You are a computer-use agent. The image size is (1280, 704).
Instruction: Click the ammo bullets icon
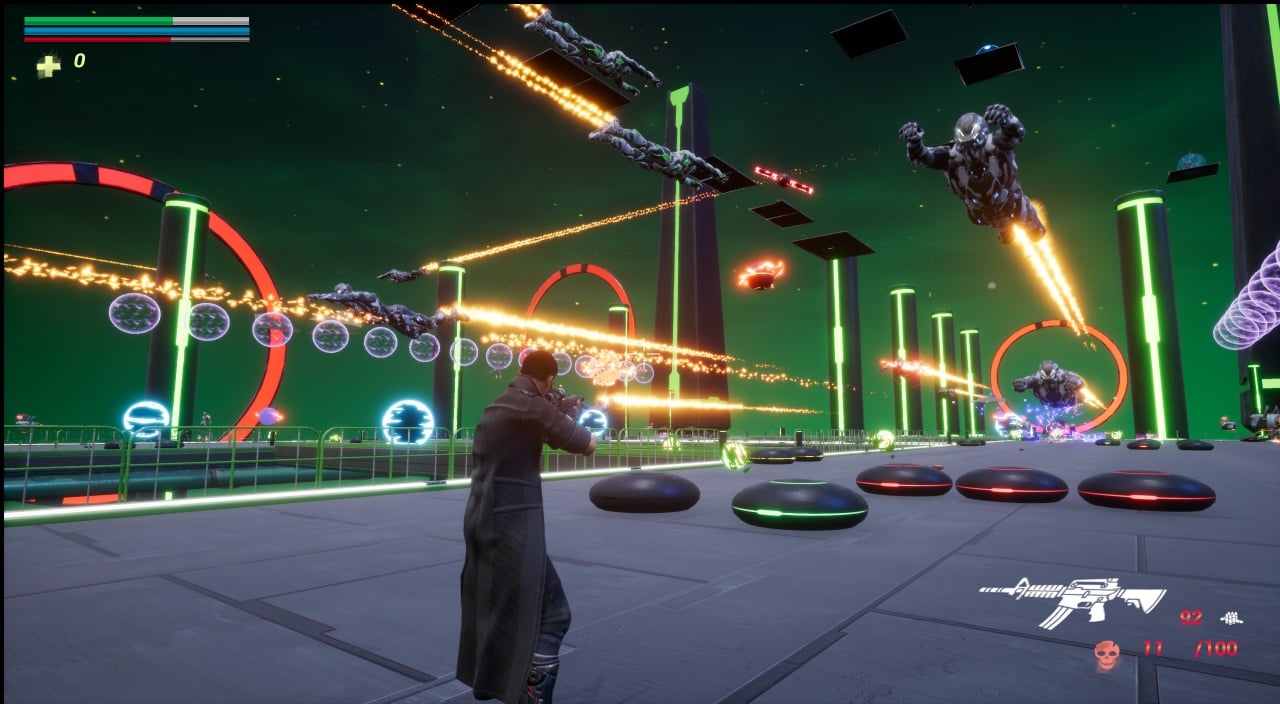pyautogui.click(x=1233, y=618)
